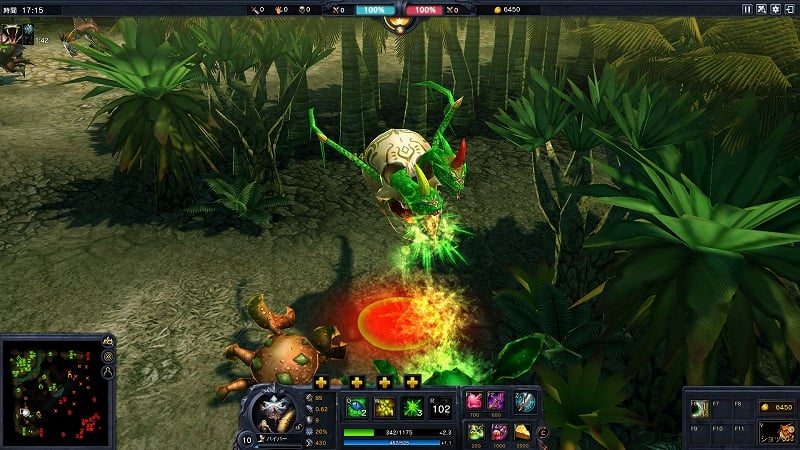Viewport: 800px width, 450px height.
Task: Buy the yellow cheese wedge item
Action: tap(524, 431)
